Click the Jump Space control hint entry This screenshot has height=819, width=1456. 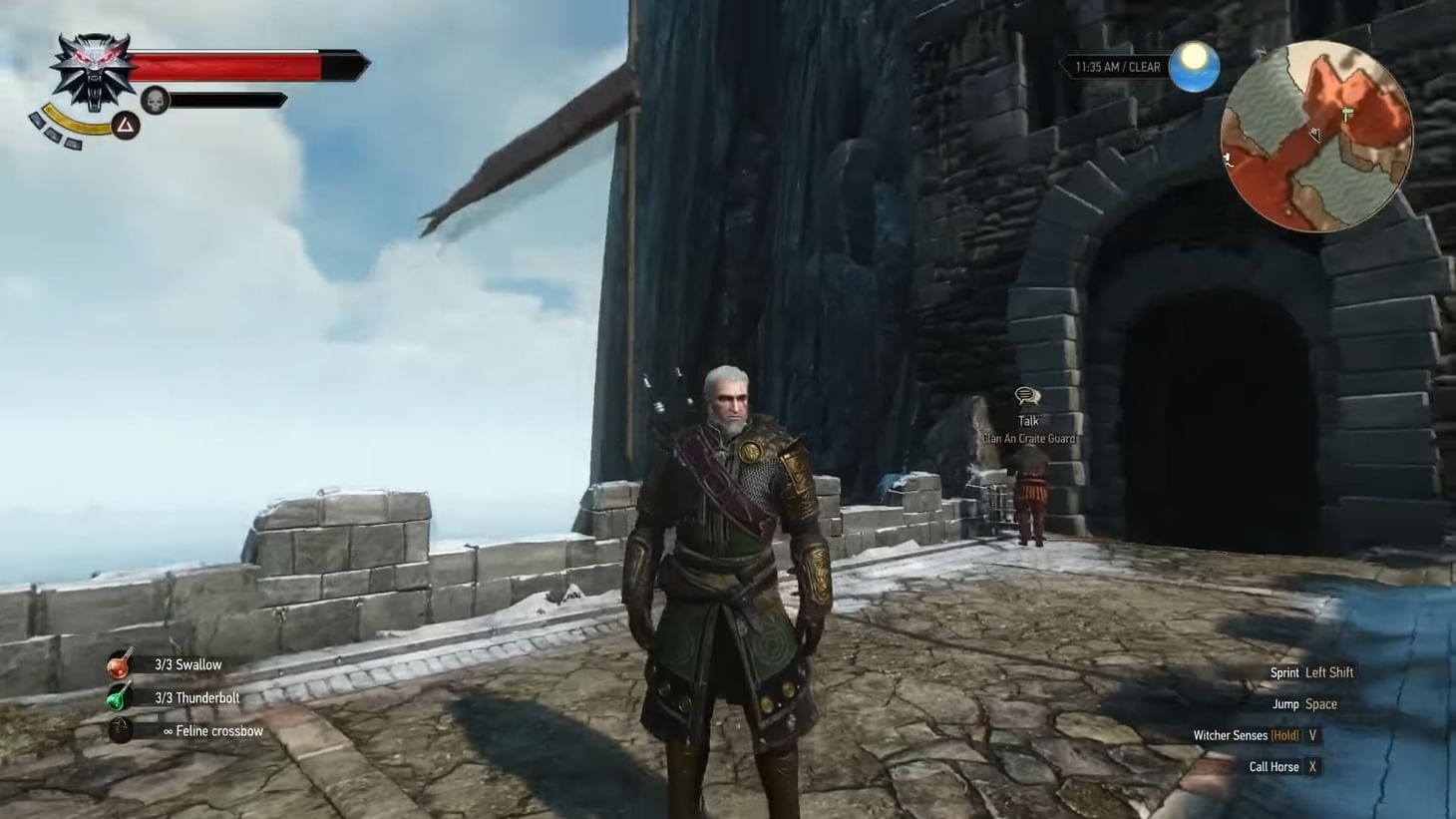[x=1302, y=703]
